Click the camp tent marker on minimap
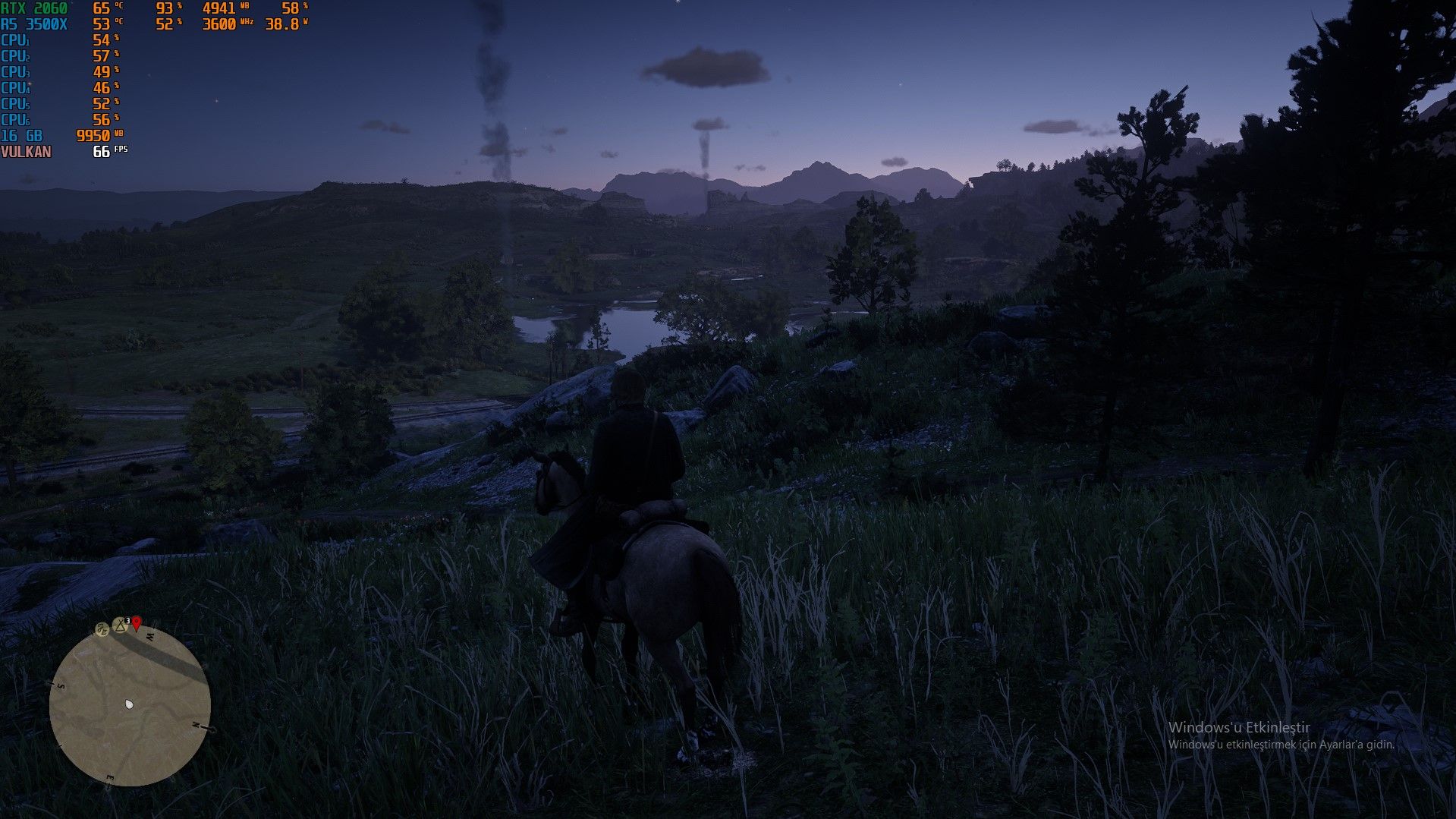This screenshot has height=819, width=1456. coord(120,625)
